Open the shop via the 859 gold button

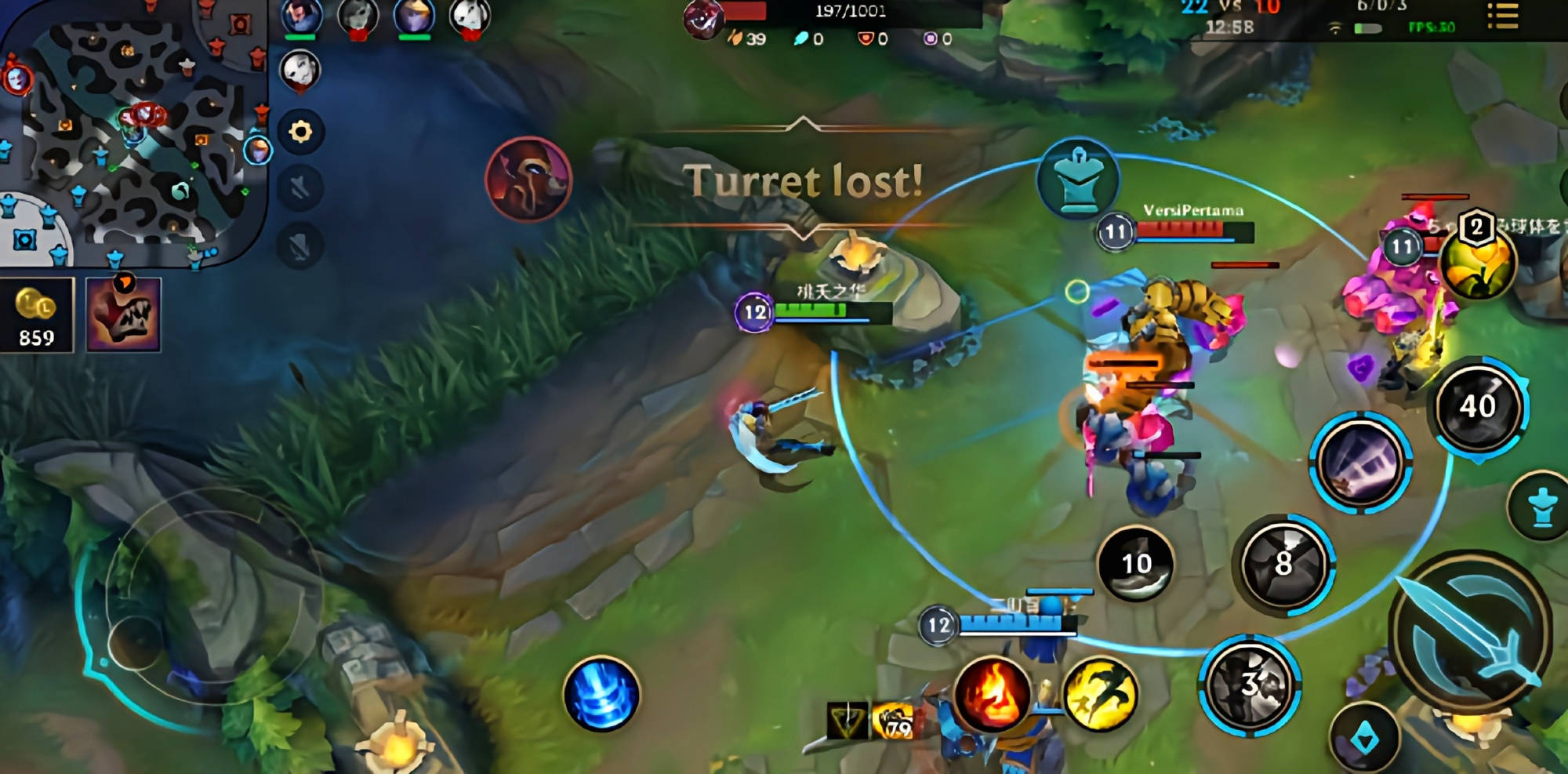(37, 315)
